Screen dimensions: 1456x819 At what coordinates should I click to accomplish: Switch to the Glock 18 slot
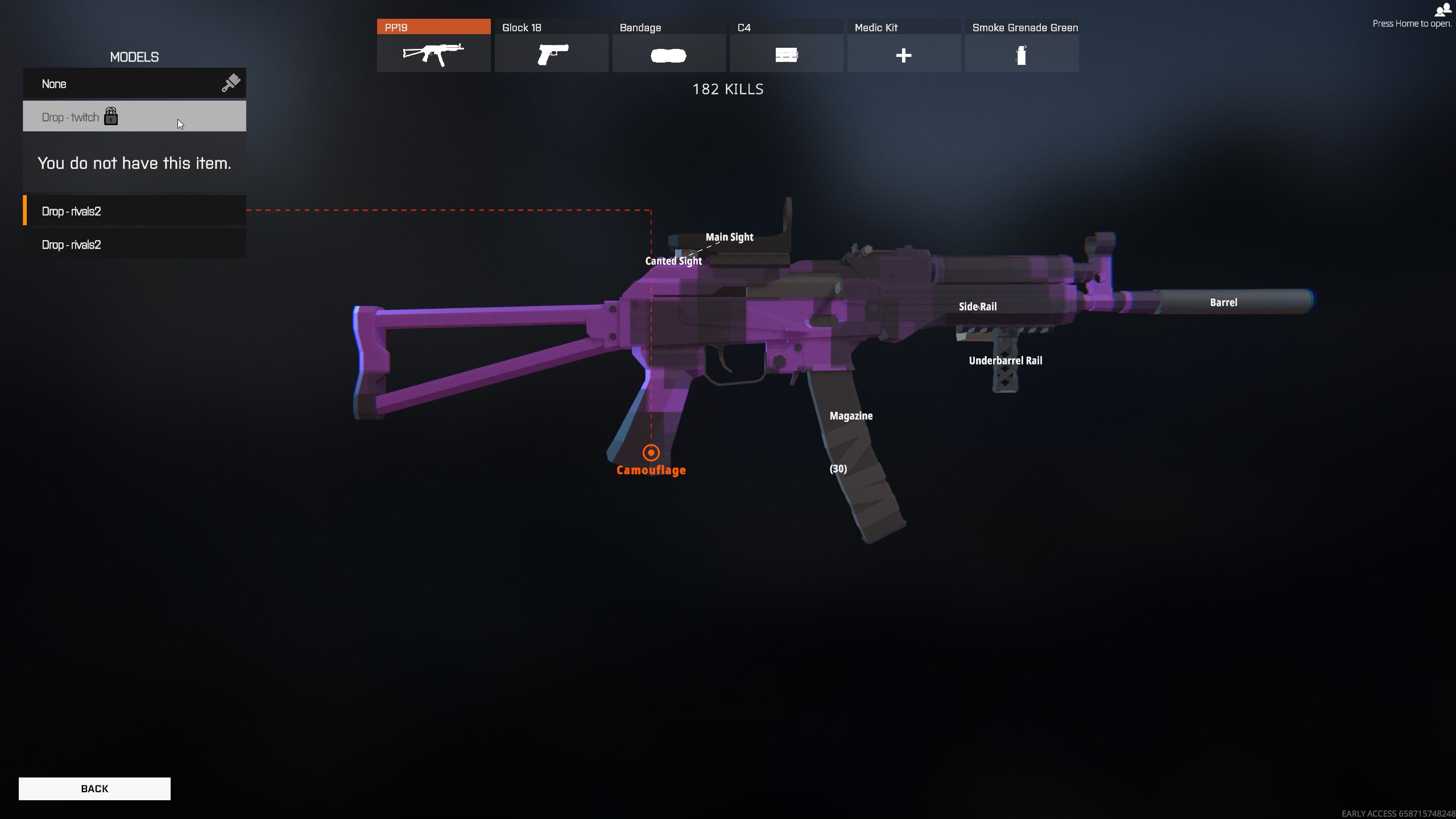point(551,45)
